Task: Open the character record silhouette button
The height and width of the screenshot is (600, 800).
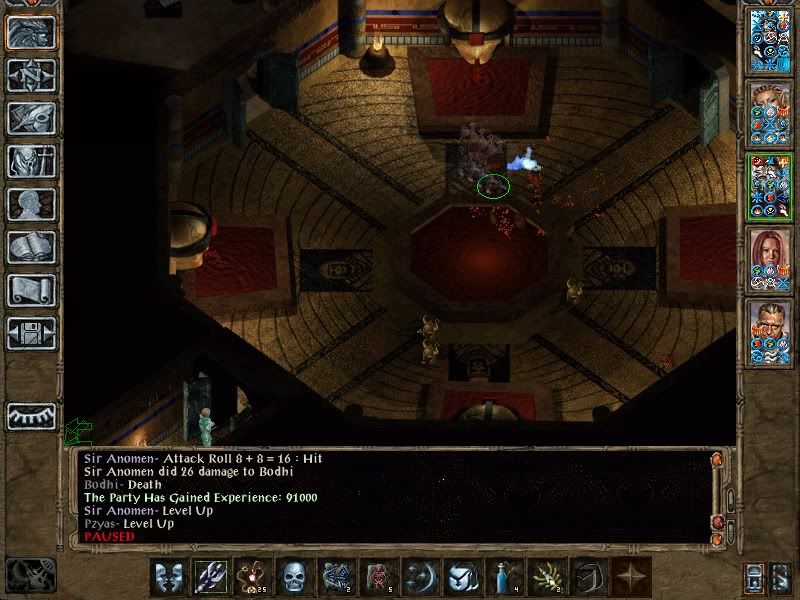Action: pyautogui.click(x=32, y=204)
